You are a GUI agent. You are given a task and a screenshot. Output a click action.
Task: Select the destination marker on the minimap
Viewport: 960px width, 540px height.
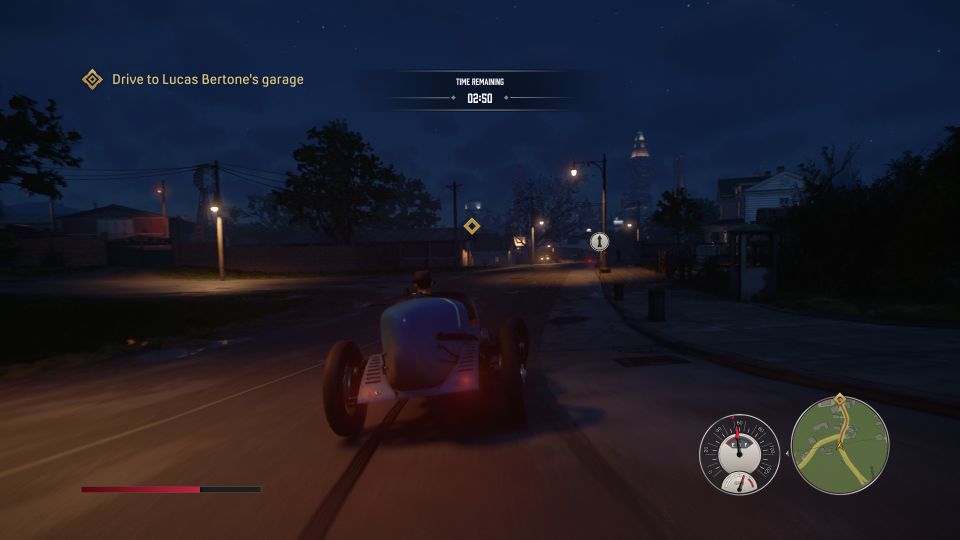pos(840,399)
